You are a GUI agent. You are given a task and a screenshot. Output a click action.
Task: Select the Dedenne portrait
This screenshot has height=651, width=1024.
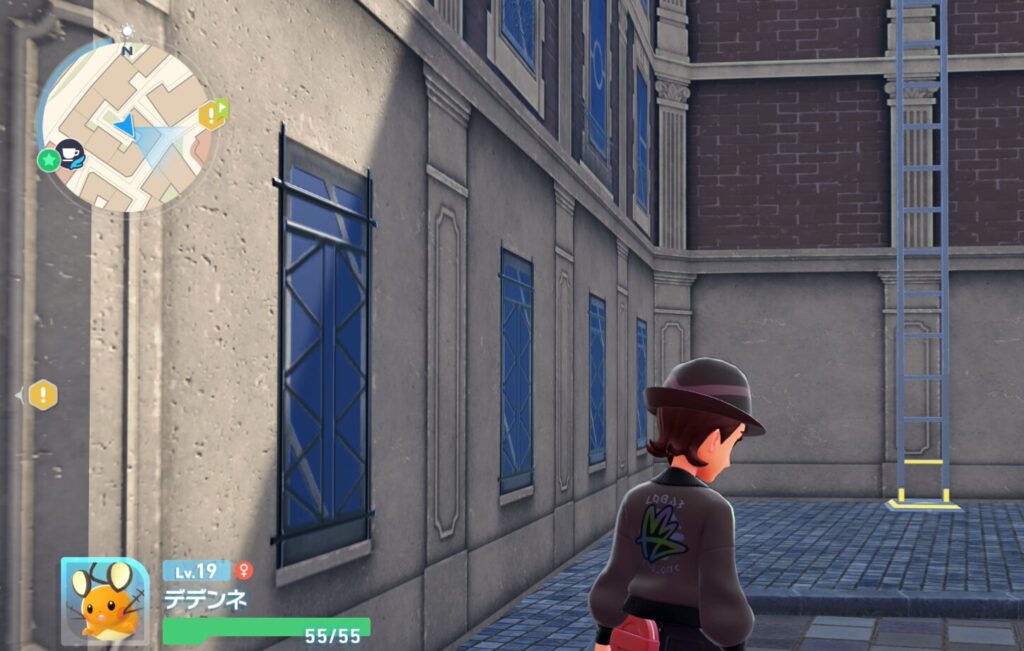tap(105, 601)
